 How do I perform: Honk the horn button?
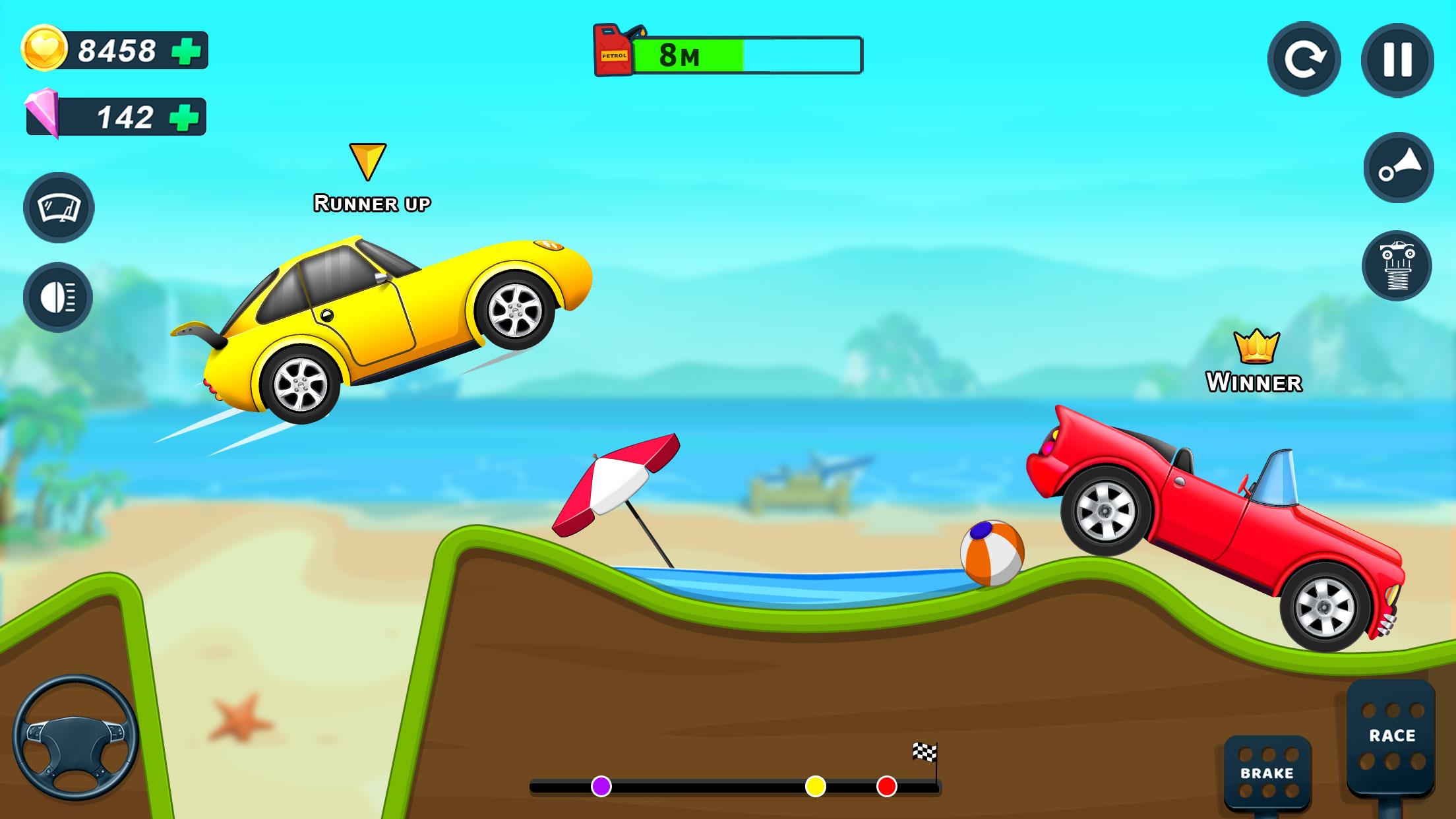tap(1398, 167)
